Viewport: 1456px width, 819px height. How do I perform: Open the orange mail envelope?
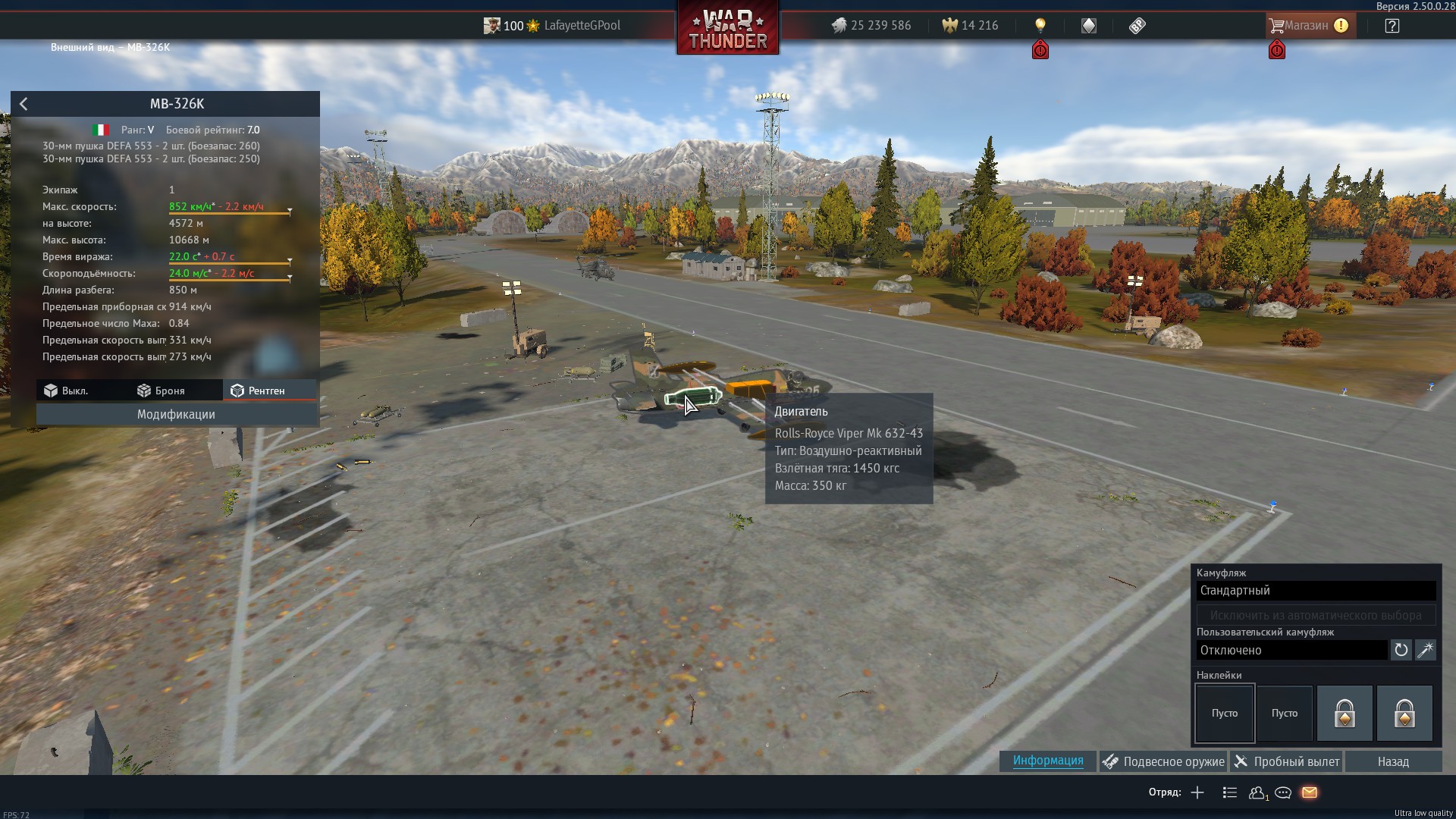pyautogui.click(x=1310, y=793)
